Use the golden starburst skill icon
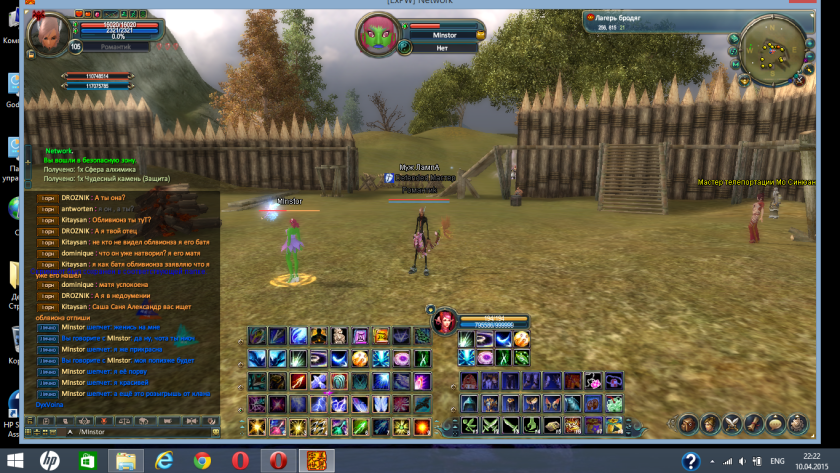The image size is (840, 473). [256, 427]
